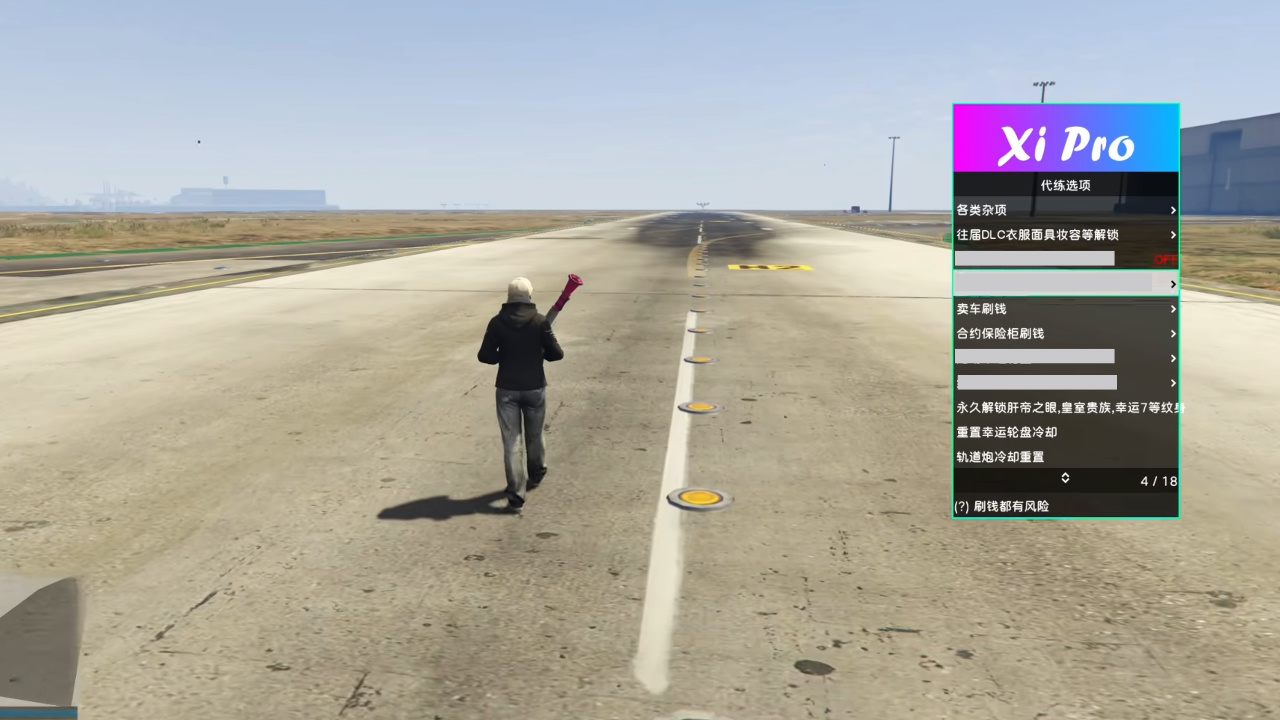Click the grey progress bar beside OFF
Screen dimensions: 1280x720
(1035, 259)
